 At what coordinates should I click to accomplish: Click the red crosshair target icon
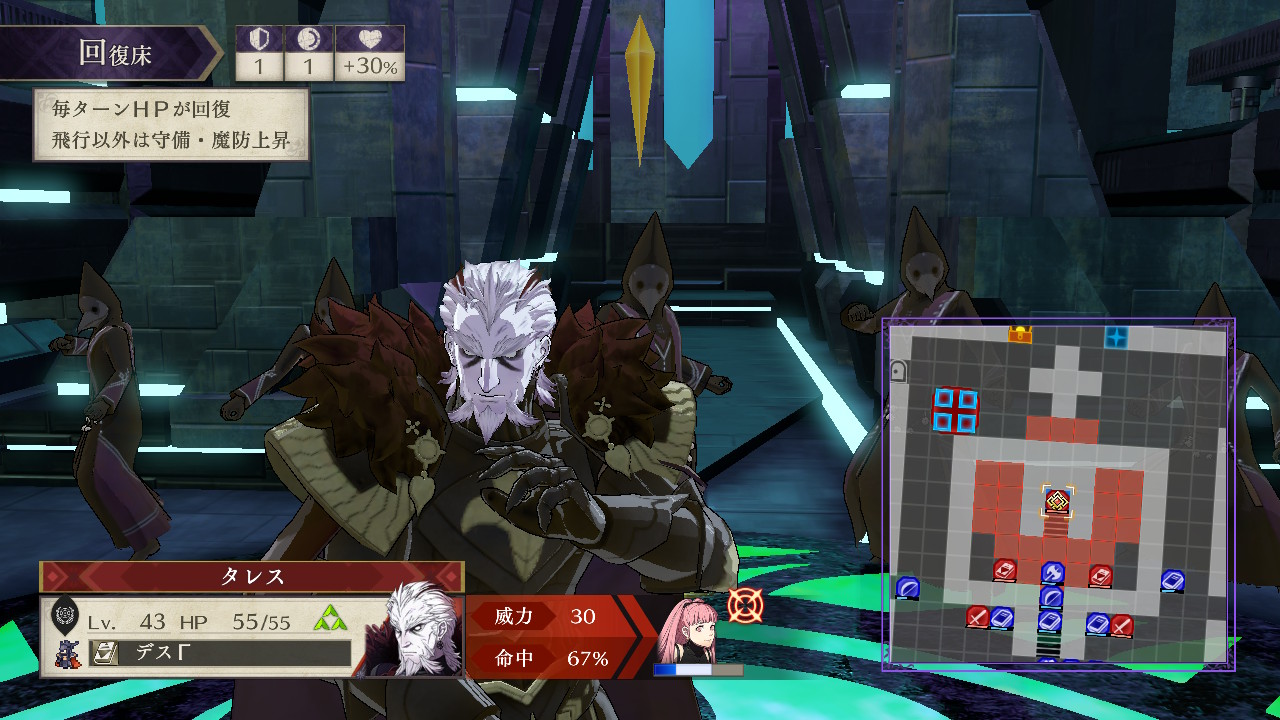pyautogui.click(x=745, y=605)
